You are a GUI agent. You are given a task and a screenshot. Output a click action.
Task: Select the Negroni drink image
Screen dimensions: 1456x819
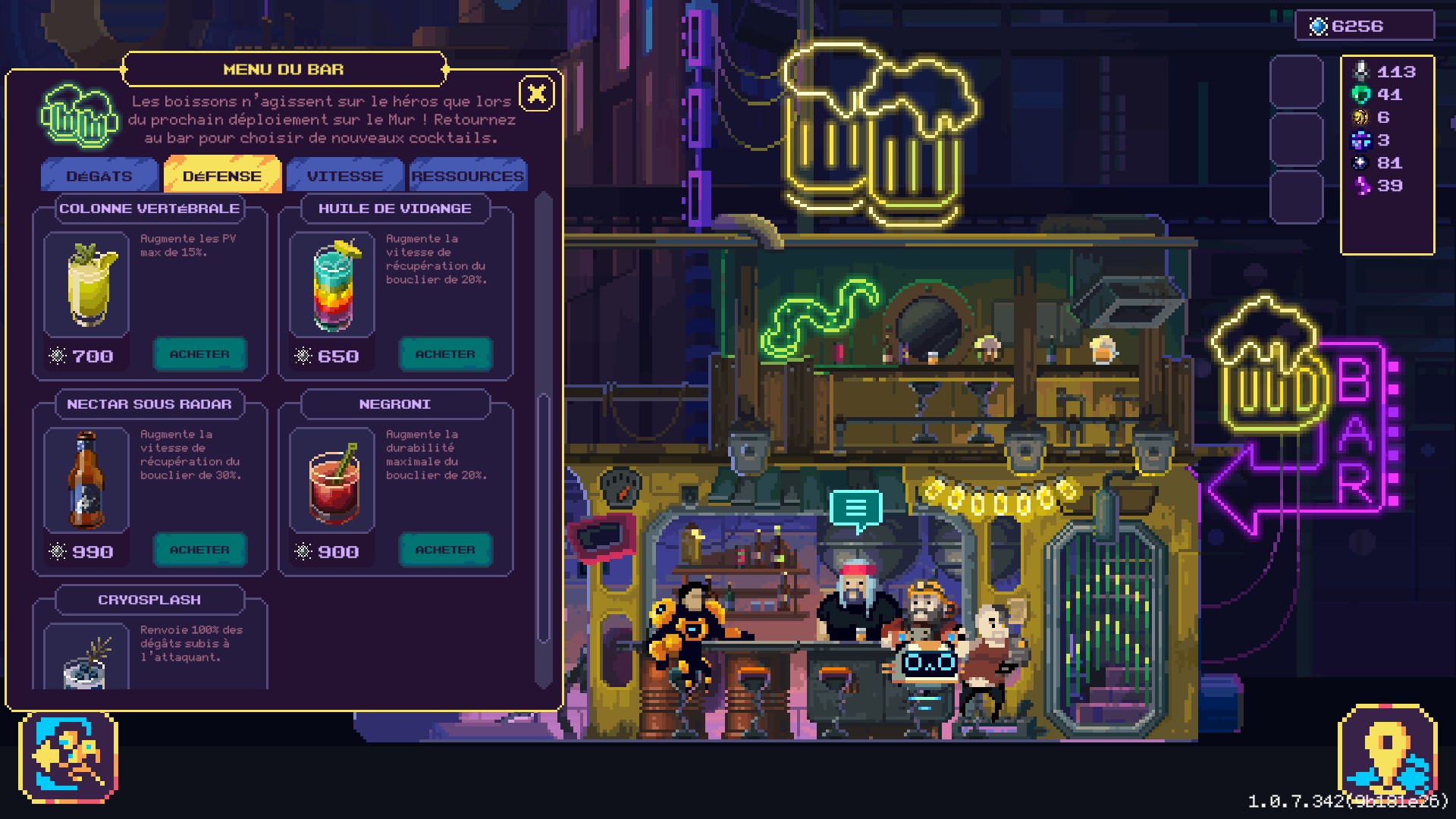point(332,480)
